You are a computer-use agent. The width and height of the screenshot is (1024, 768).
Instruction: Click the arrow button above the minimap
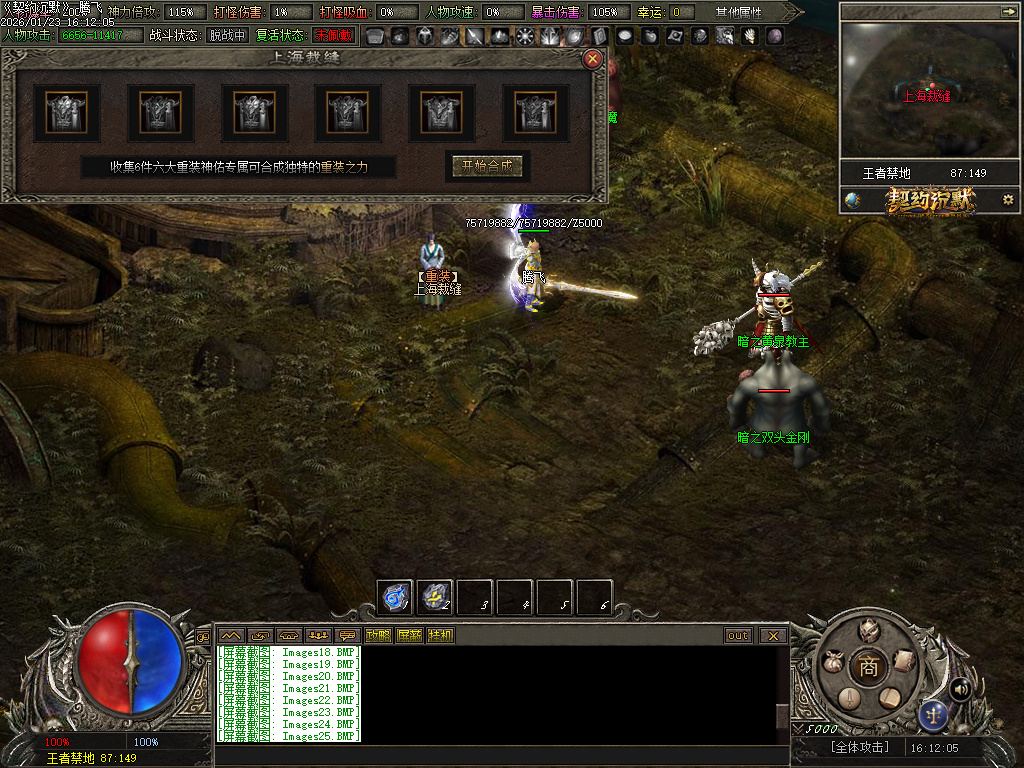pyautogui.click(x=1008, y=11)
